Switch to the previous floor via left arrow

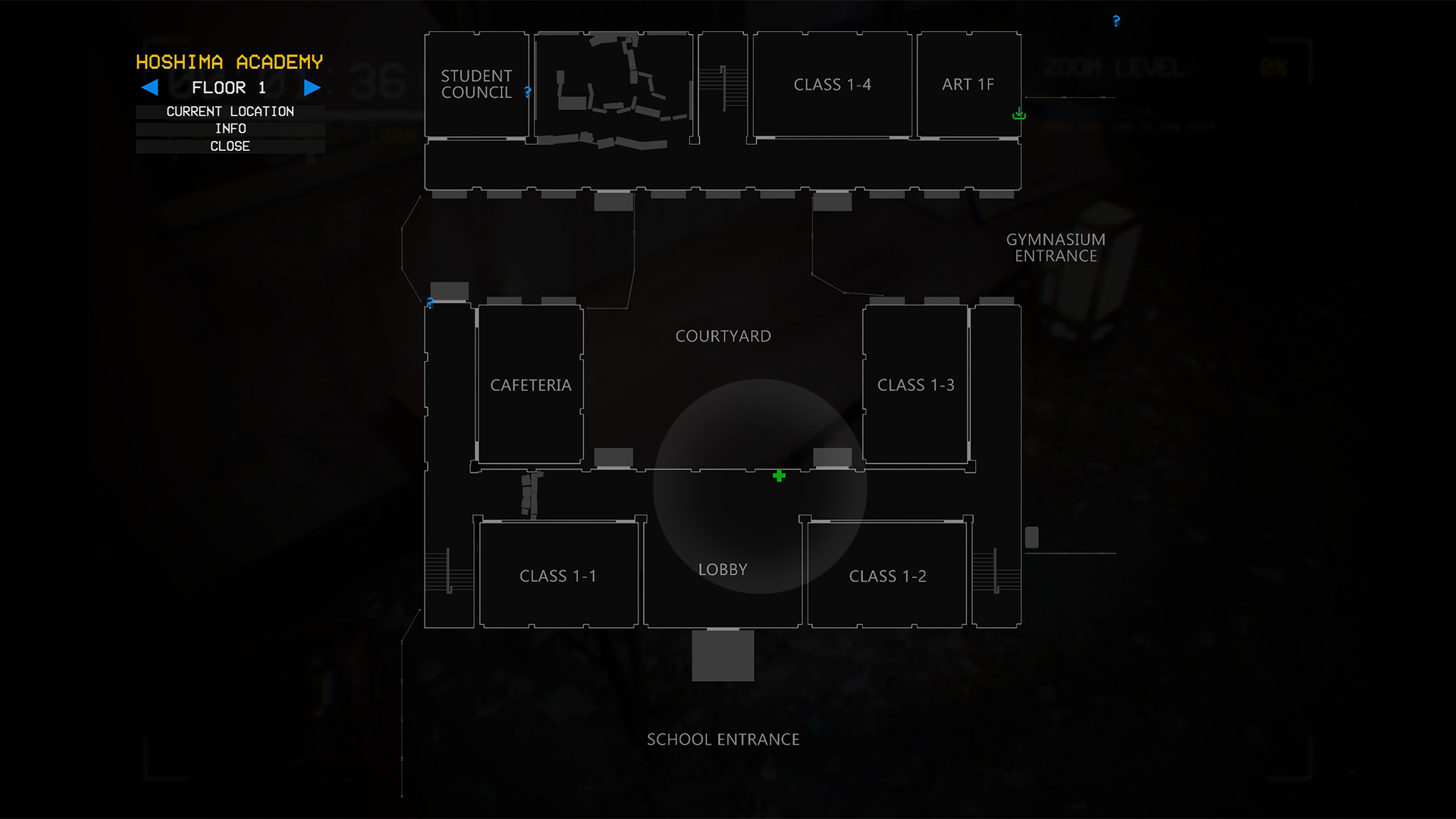(x=149, y=88)
